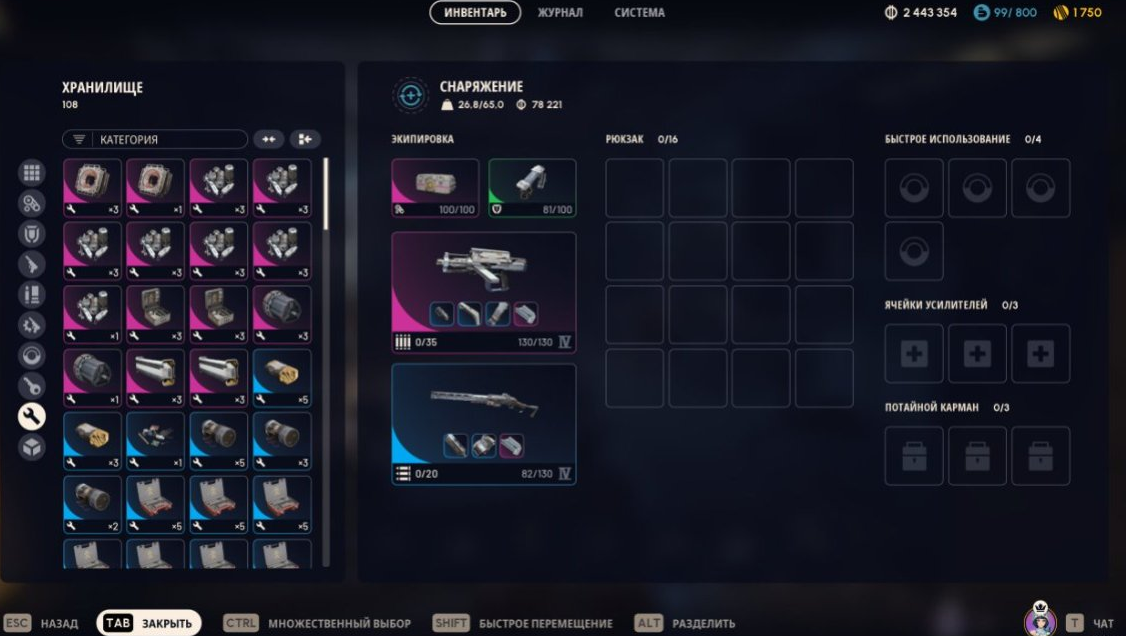Select the equipped green shield slot
This screenshot has height=636, width=1126.
pos(532,188)
